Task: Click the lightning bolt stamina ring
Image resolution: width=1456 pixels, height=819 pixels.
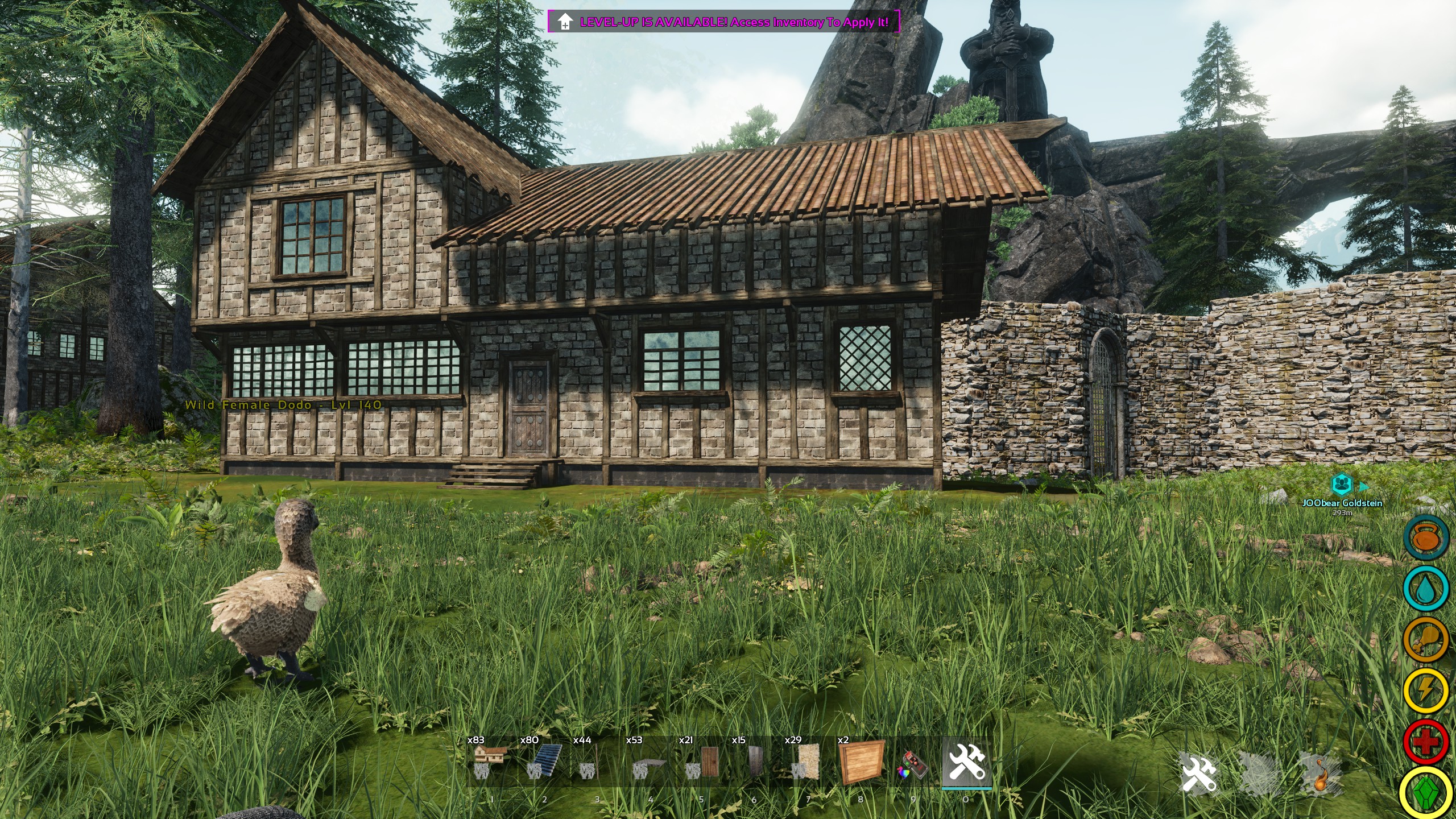Action: point(1426,690)
